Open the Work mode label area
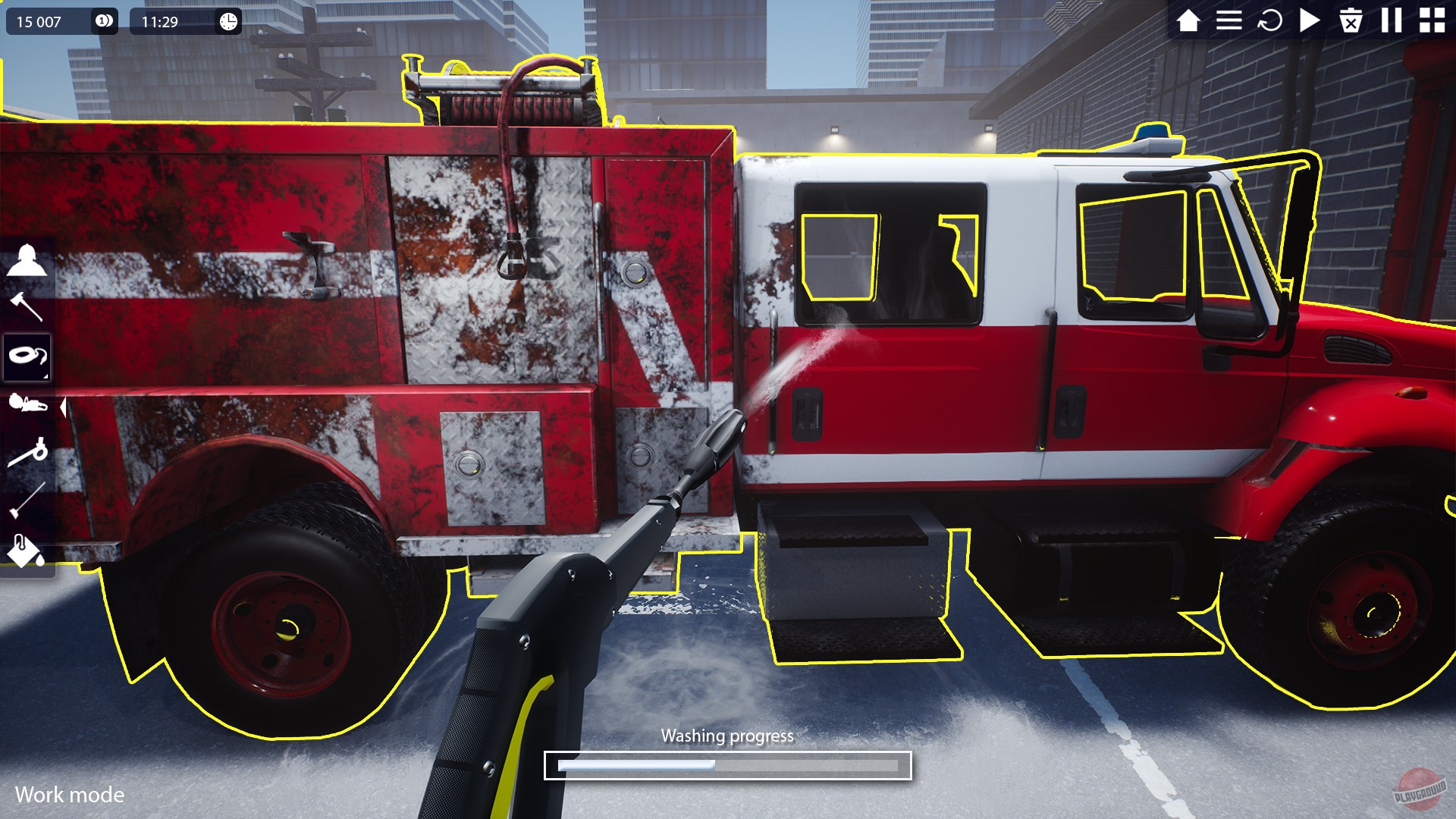 pyautogui.click(x=71, y=795)
